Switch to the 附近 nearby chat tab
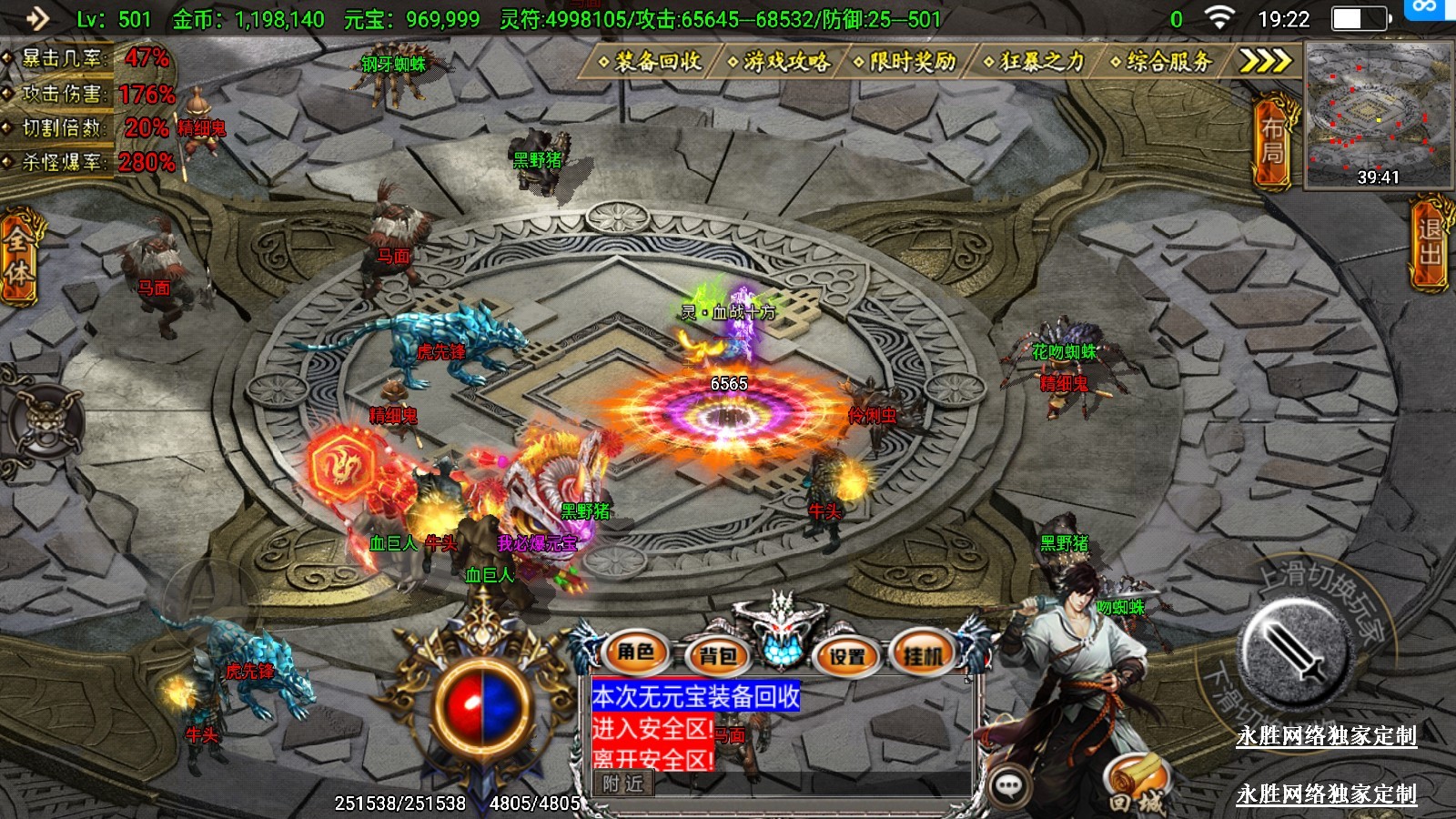1456x819 pixels. coord(623,784)
